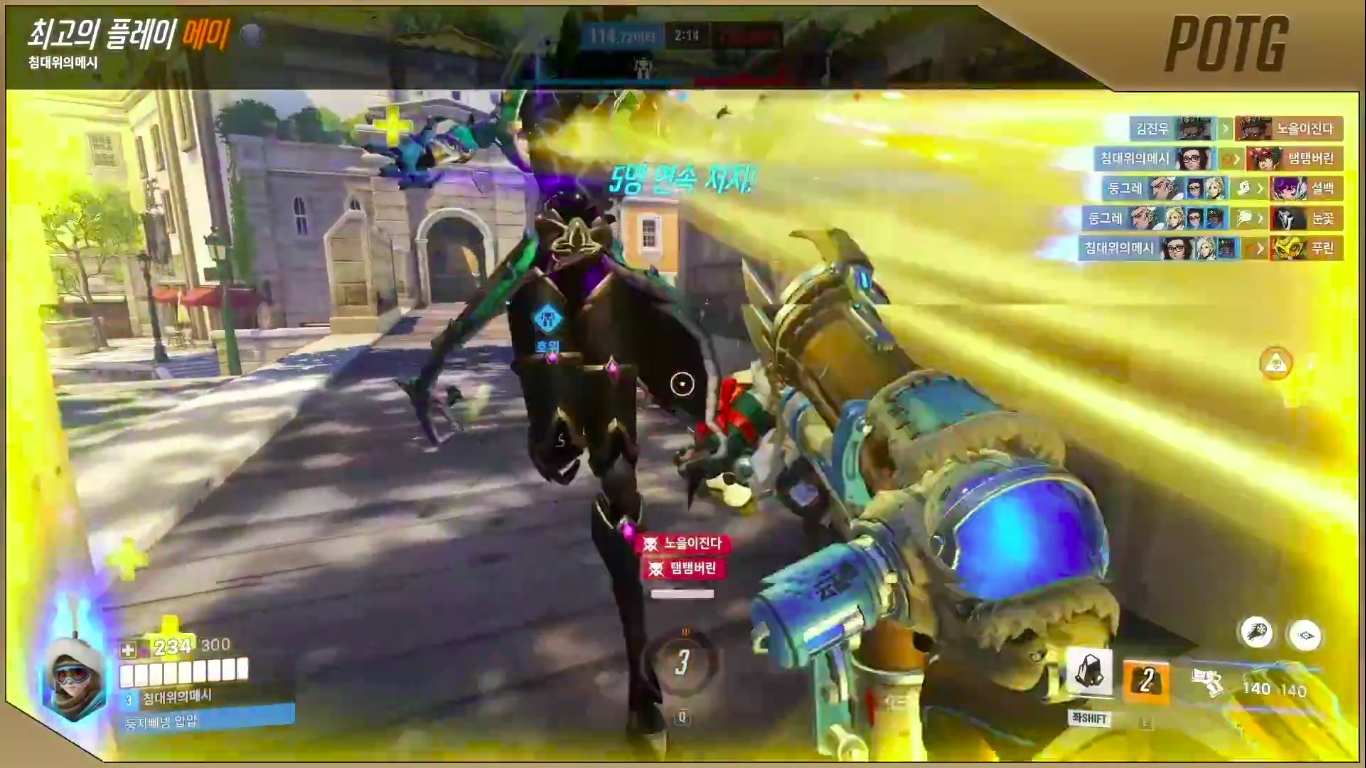Click the diamond-shaped perk icon
The height and width of the screenshot is (768, 1366).
click(x=1304, y=634)
